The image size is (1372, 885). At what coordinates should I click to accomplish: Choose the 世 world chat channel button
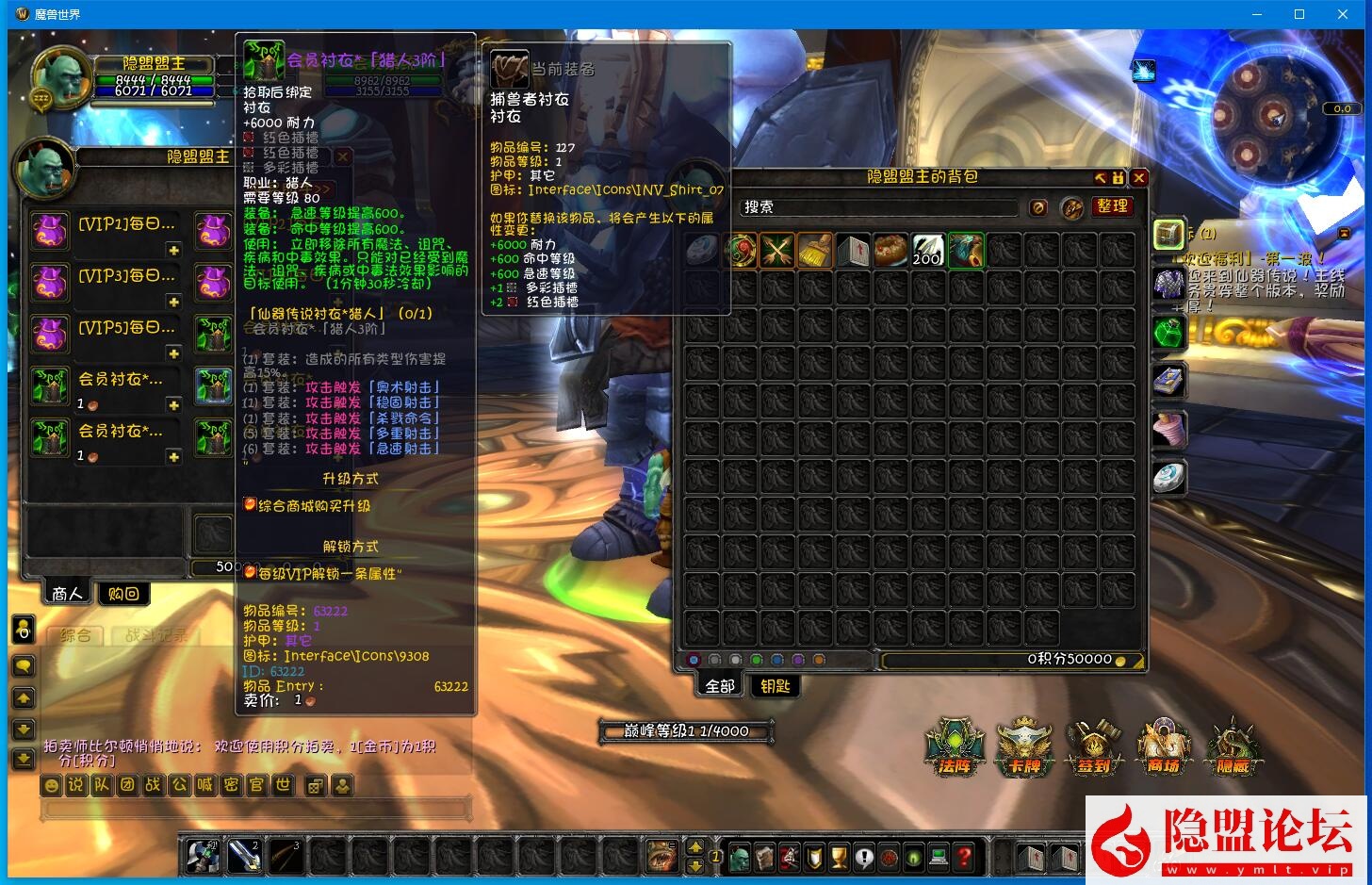pyautogui.click(x=282, y=785)
